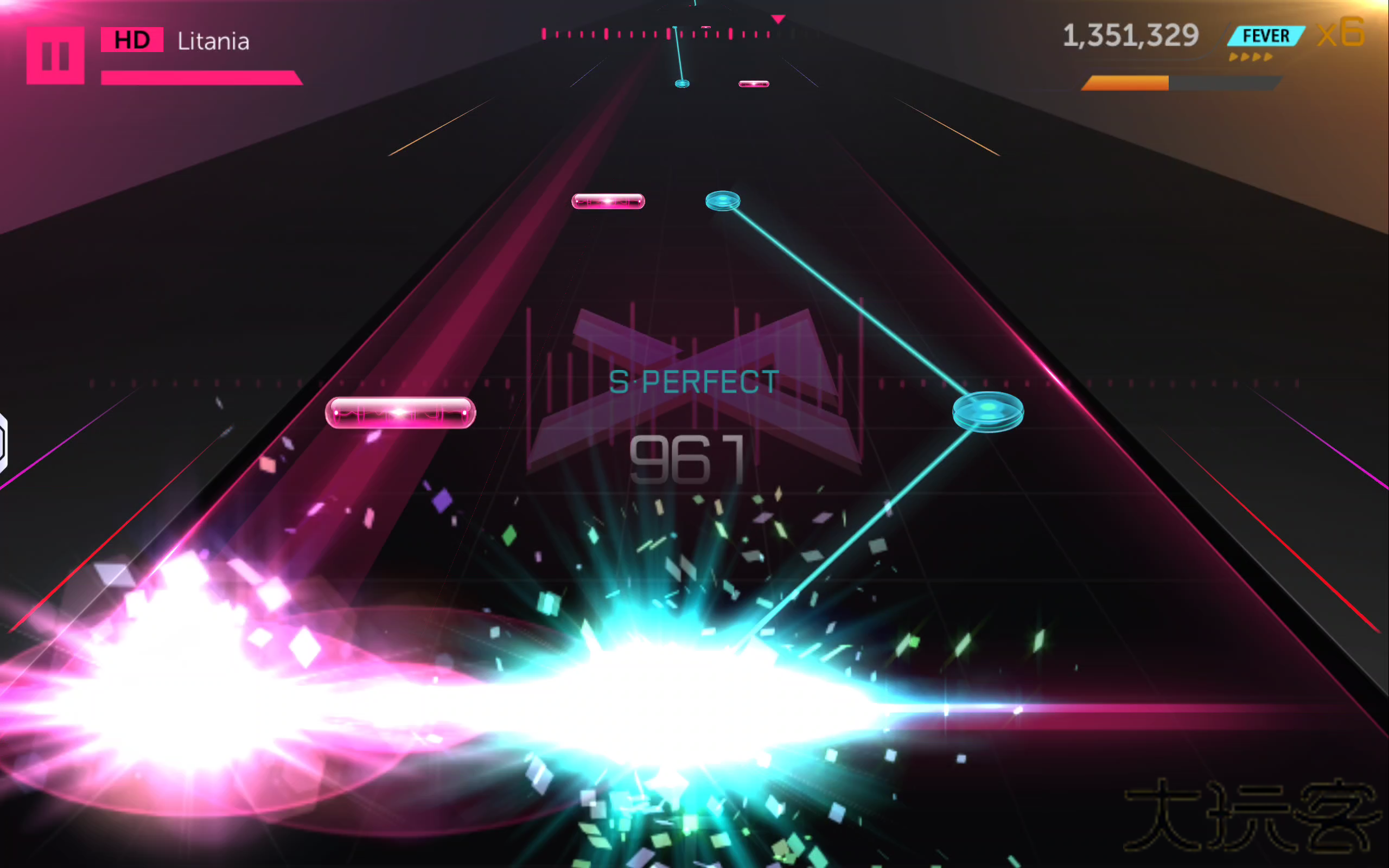Tap the cyan note near the top scanline
Image resolution: width=1389 pixels, height=868 pixels.
point(681,84)
